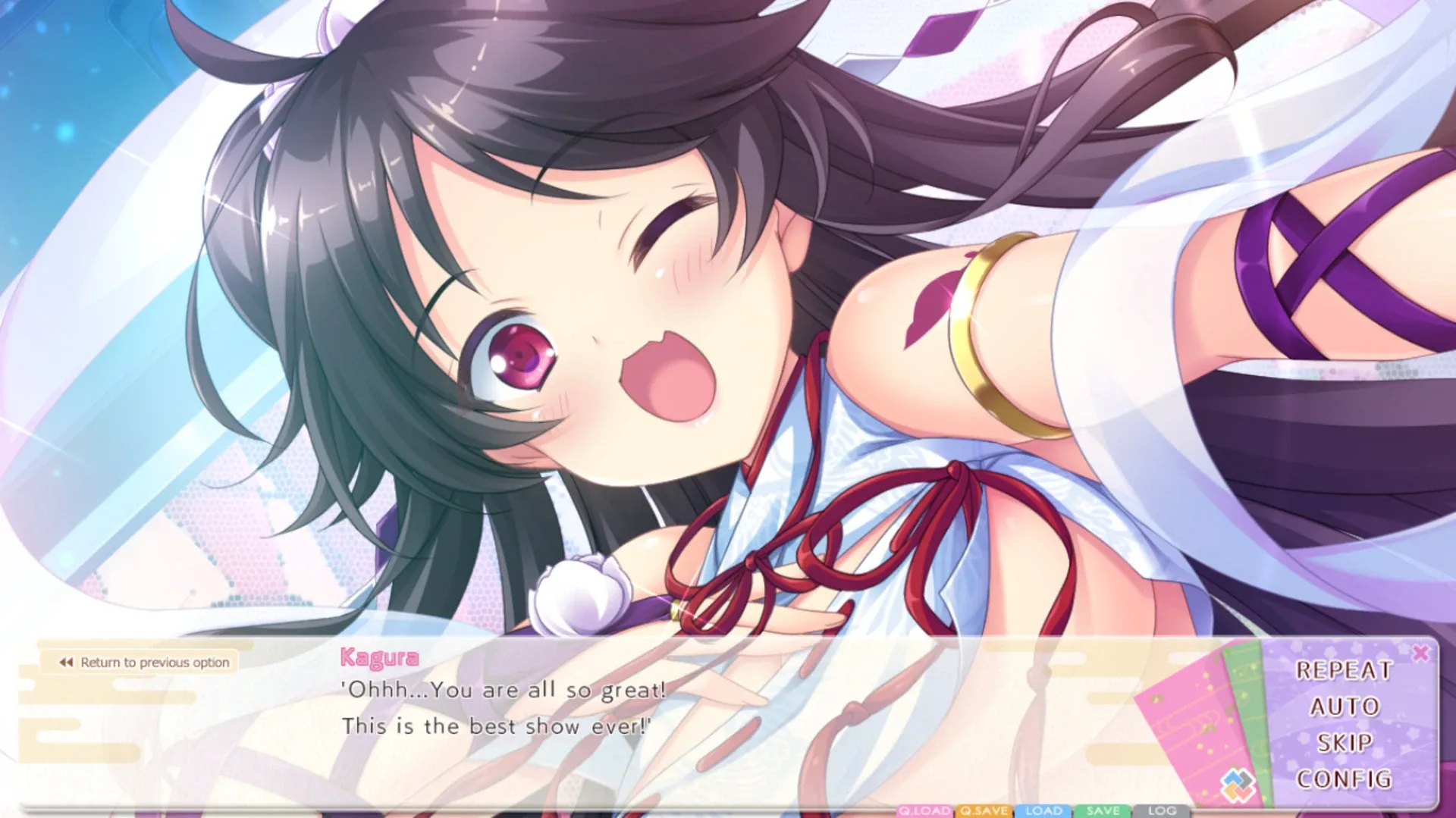Image resolution: width=1456 pixels, height=818 pixels.
Task: Switch to the SAVE tab
Action: click(x=1103, y=812)
